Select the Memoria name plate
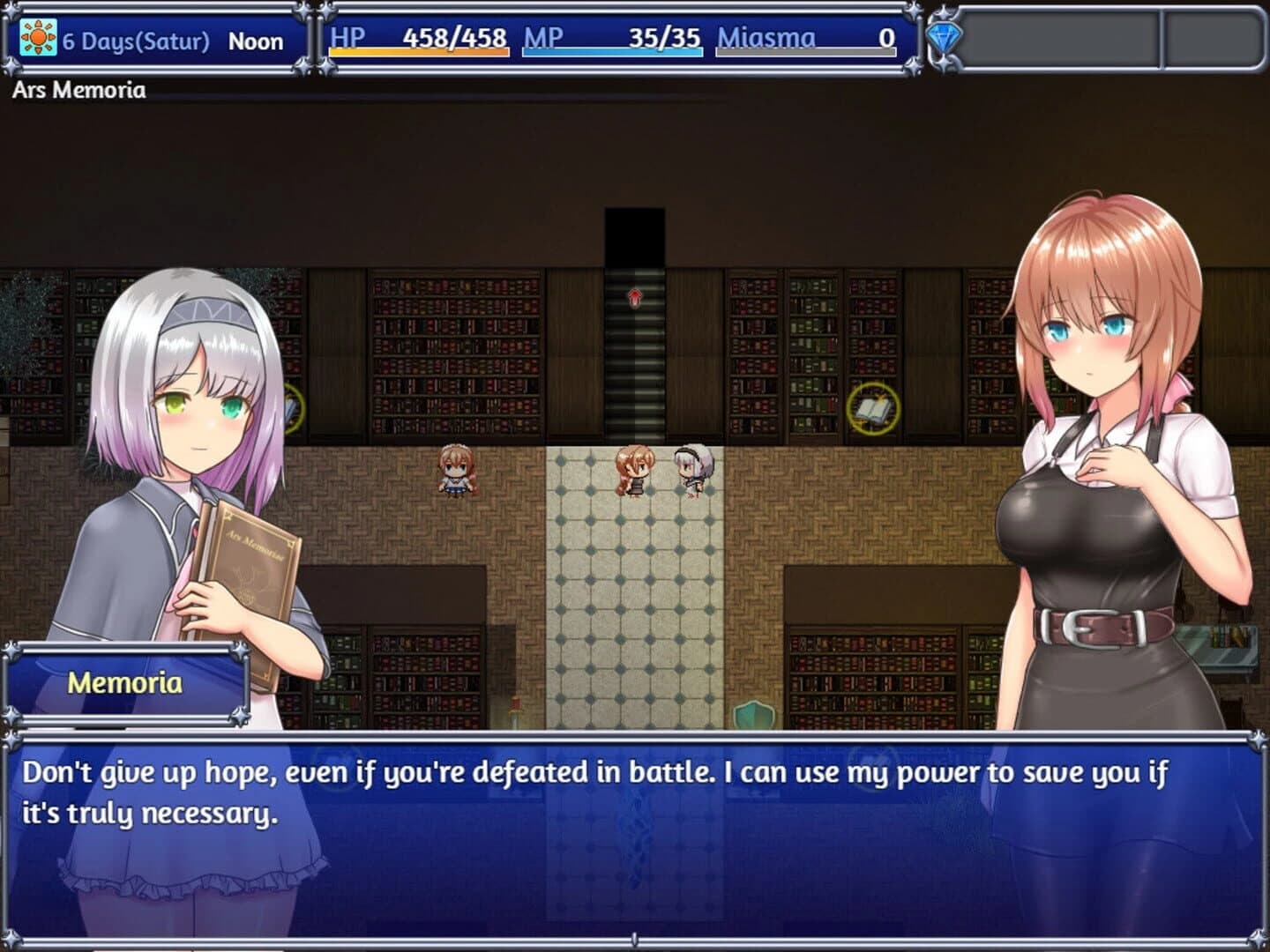 pos(126,683)
